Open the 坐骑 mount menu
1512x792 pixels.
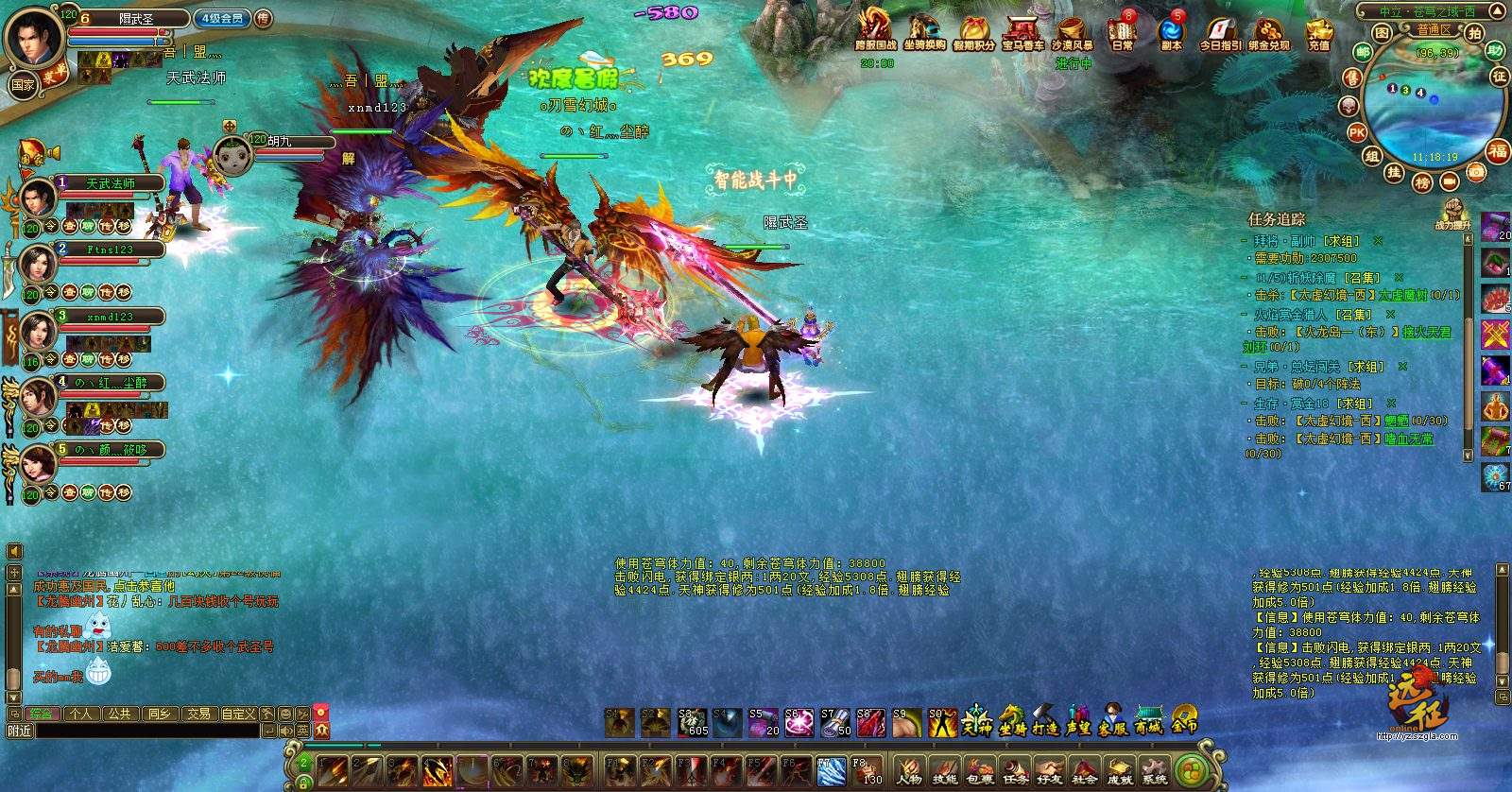[x=1011, y=721]
